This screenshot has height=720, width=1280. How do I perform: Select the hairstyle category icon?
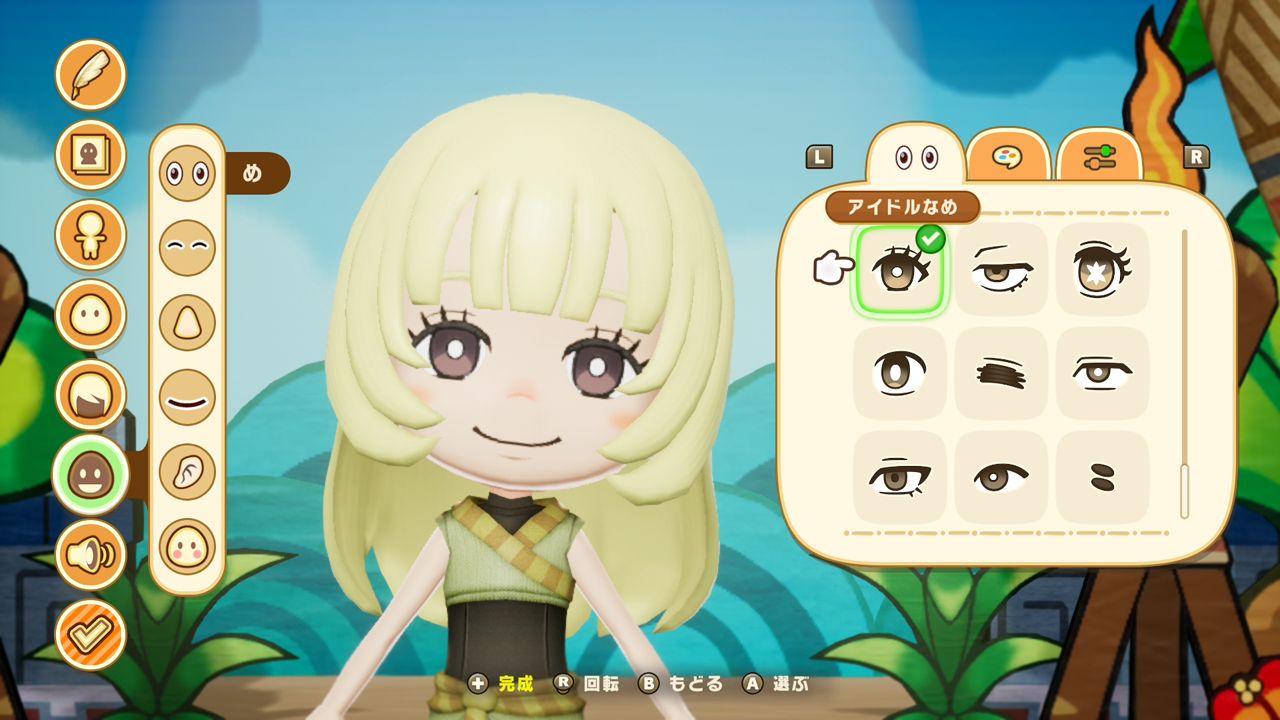pyautogui.click(x=90, y=393)
